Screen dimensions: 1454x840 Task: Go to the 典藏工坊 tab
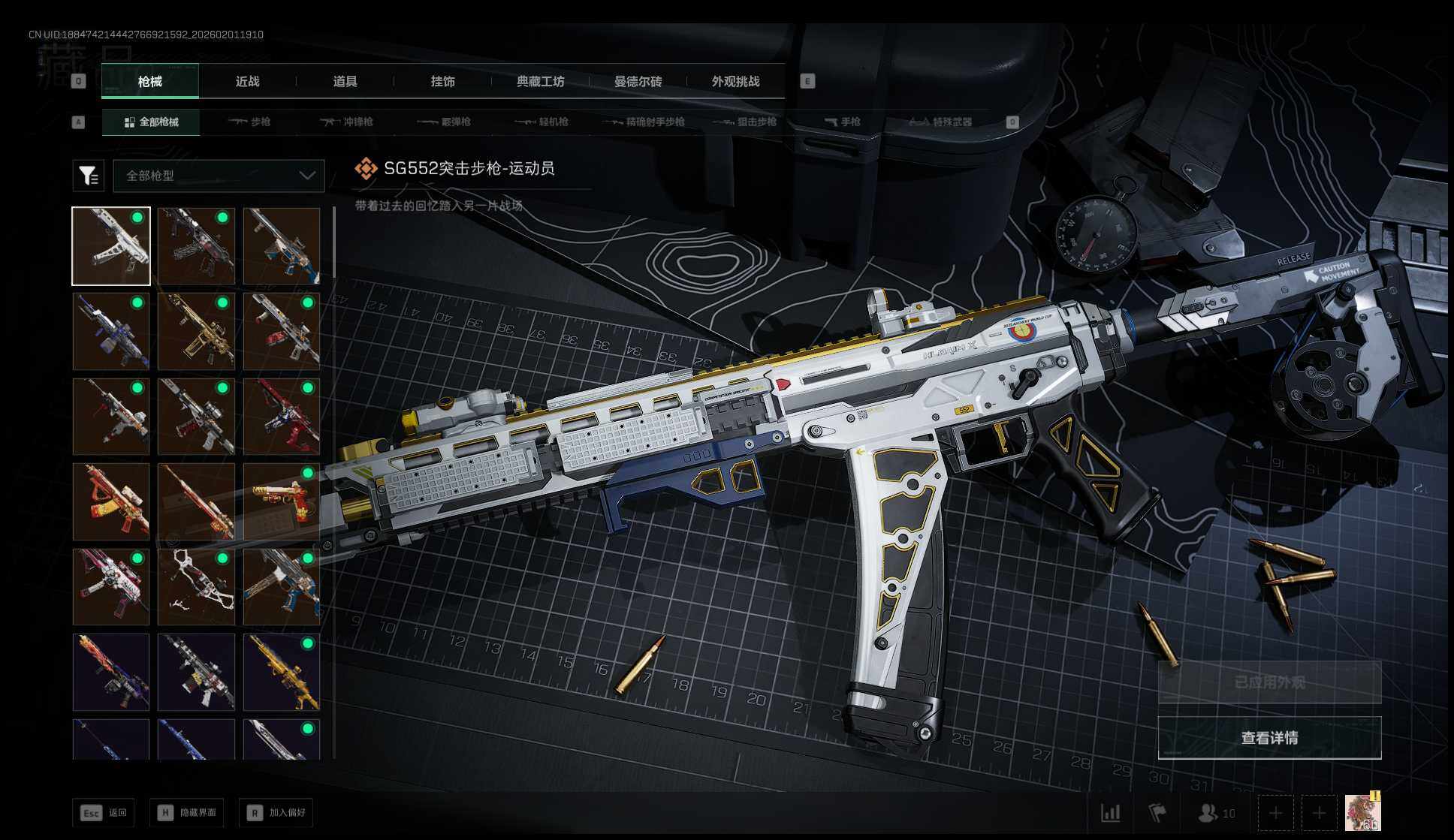540,82
